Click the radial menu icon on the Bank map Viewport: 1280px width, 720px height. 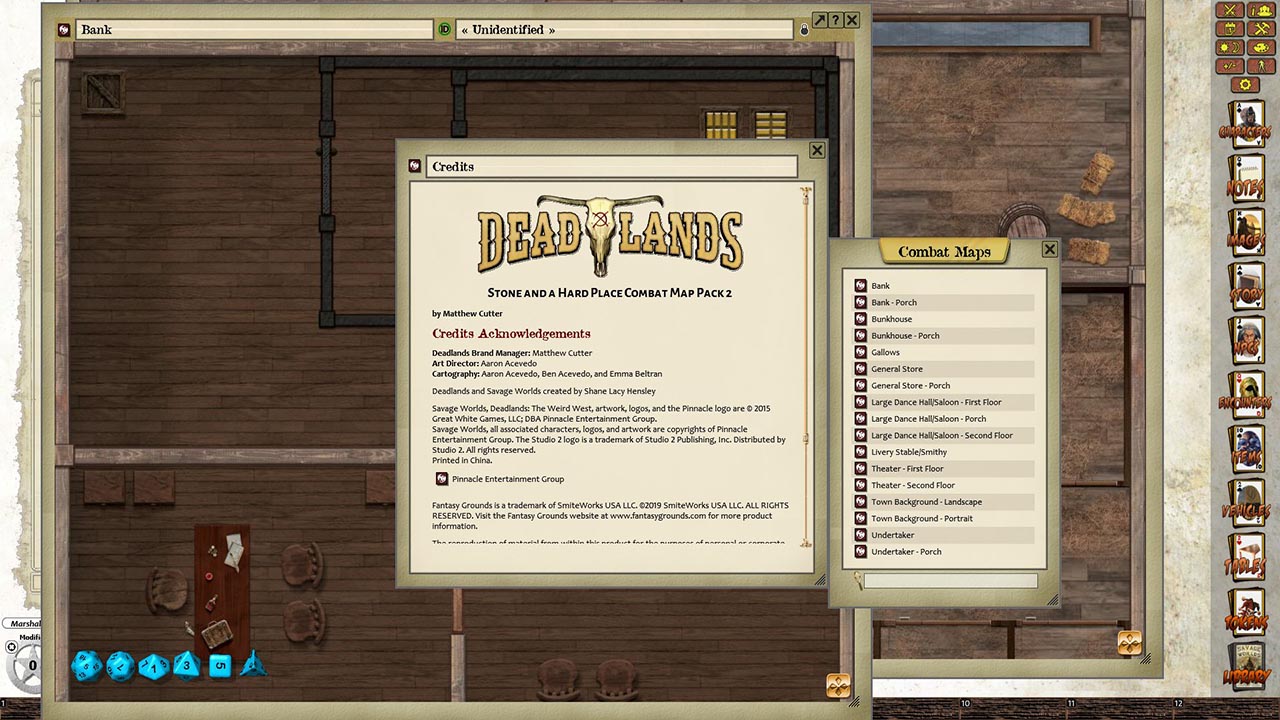836,686
